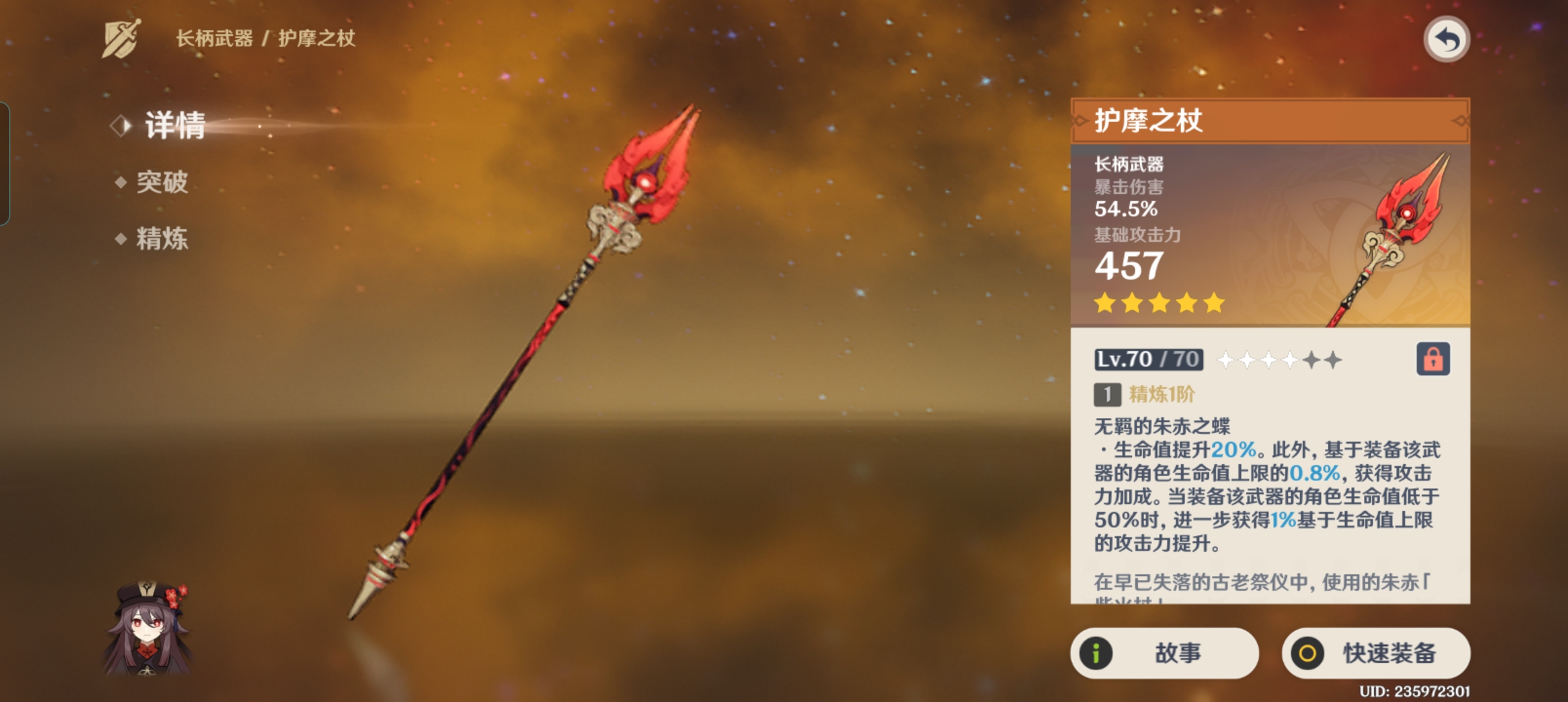
Task: Open the 故事 story button
Action: [x=1164, y=653]
